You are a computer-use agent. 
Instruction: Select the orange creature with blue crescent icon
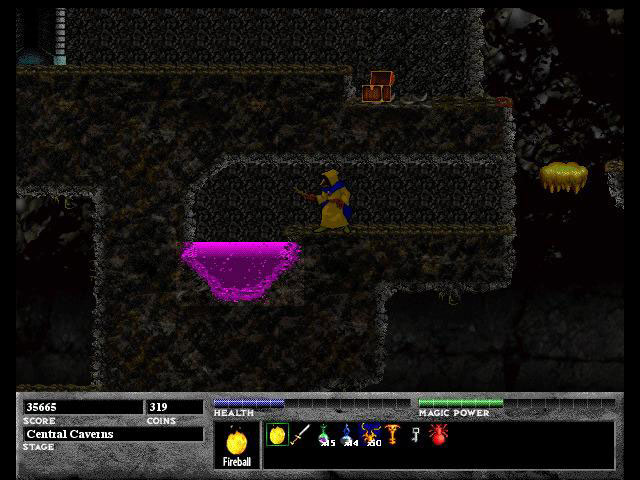pyautogui.click(x=369, y=434)
